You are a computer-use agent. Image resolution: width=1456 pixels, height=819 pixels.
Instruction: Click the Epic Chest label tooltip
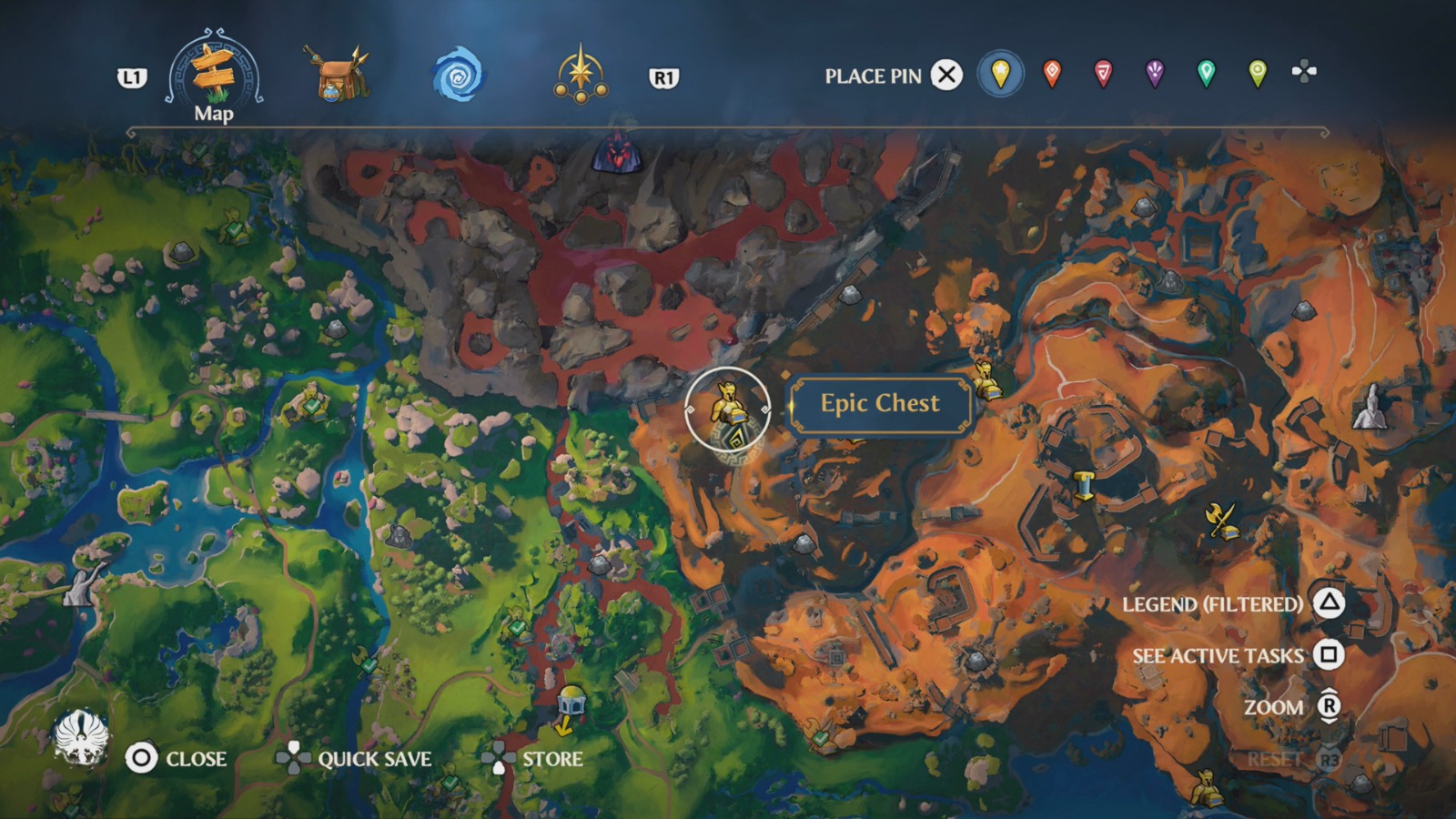pyautogui.click(x=880, y=403)
